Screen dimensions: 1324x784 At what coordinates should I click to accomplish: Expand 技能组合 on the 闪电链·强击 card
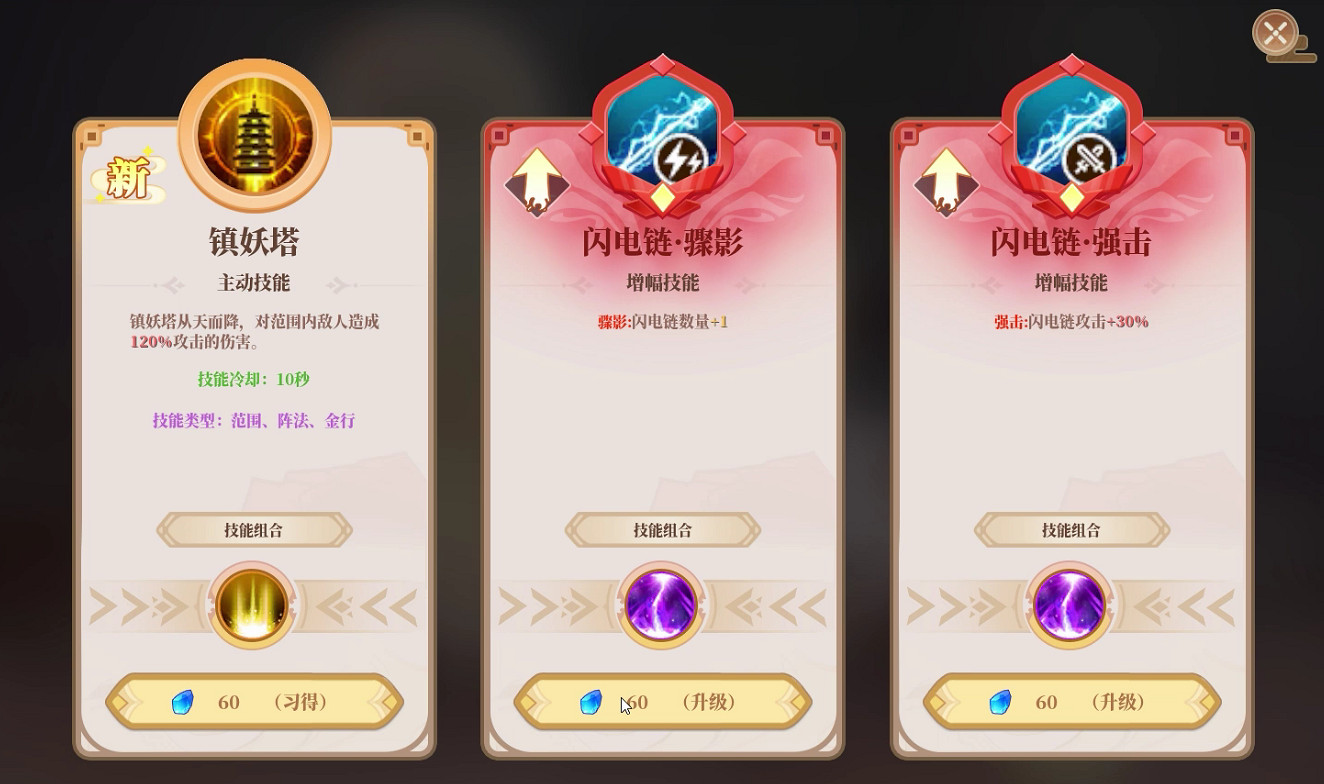[1069, 530]
